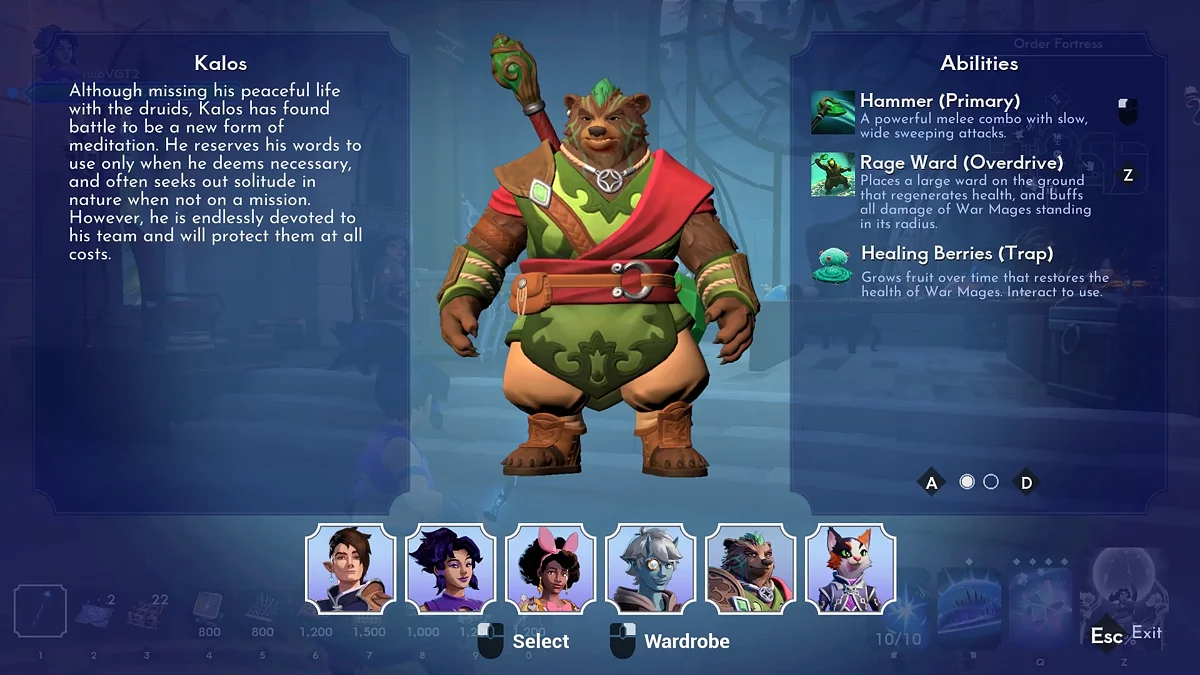This screenshot has height=675, width=1200.
Task: Inspect the Rage Ward (Overdrive) ability icon
Action: 832,174
